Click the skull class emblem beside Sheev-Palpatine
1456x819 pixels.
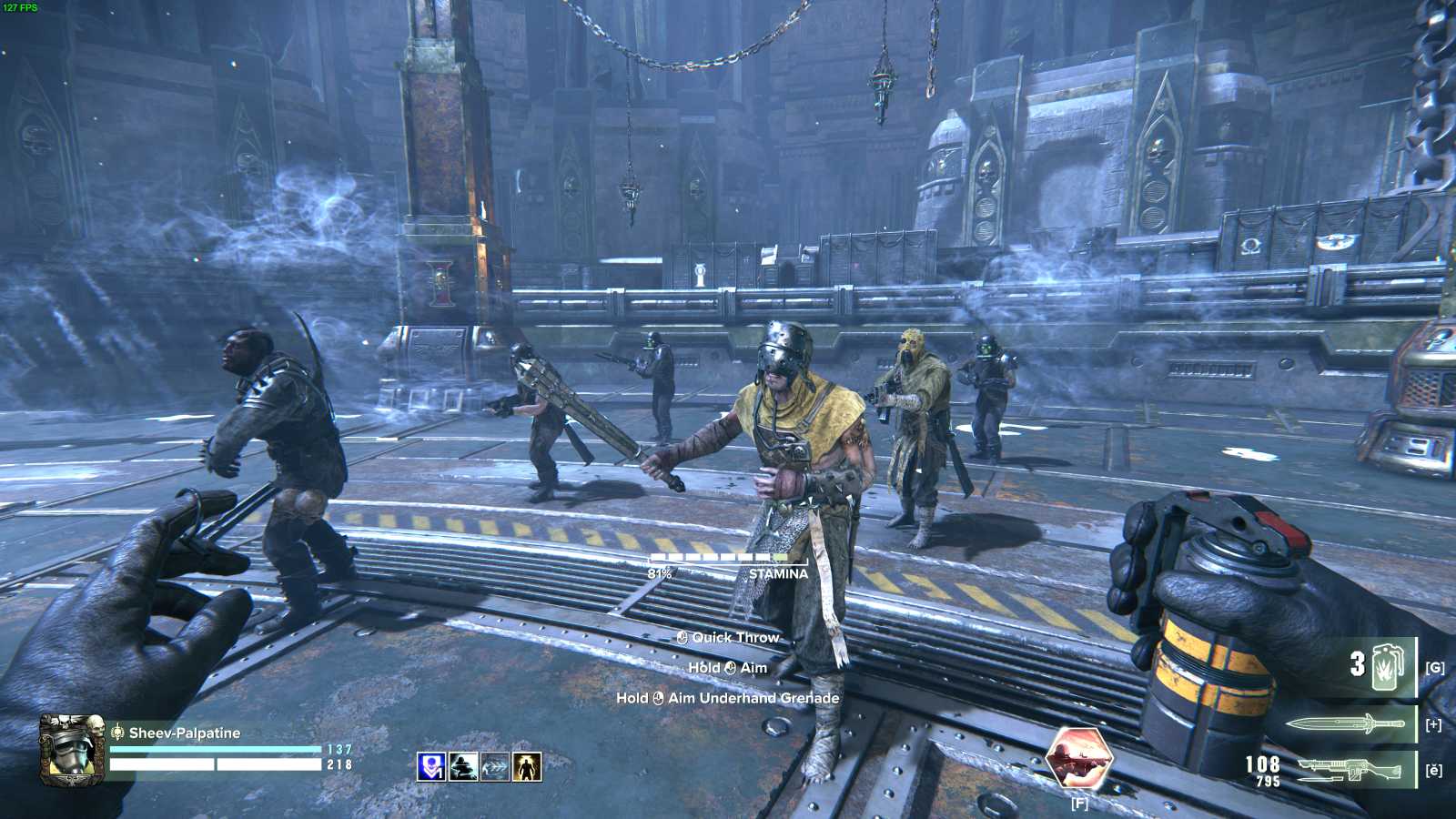click(x=117, y=732)
